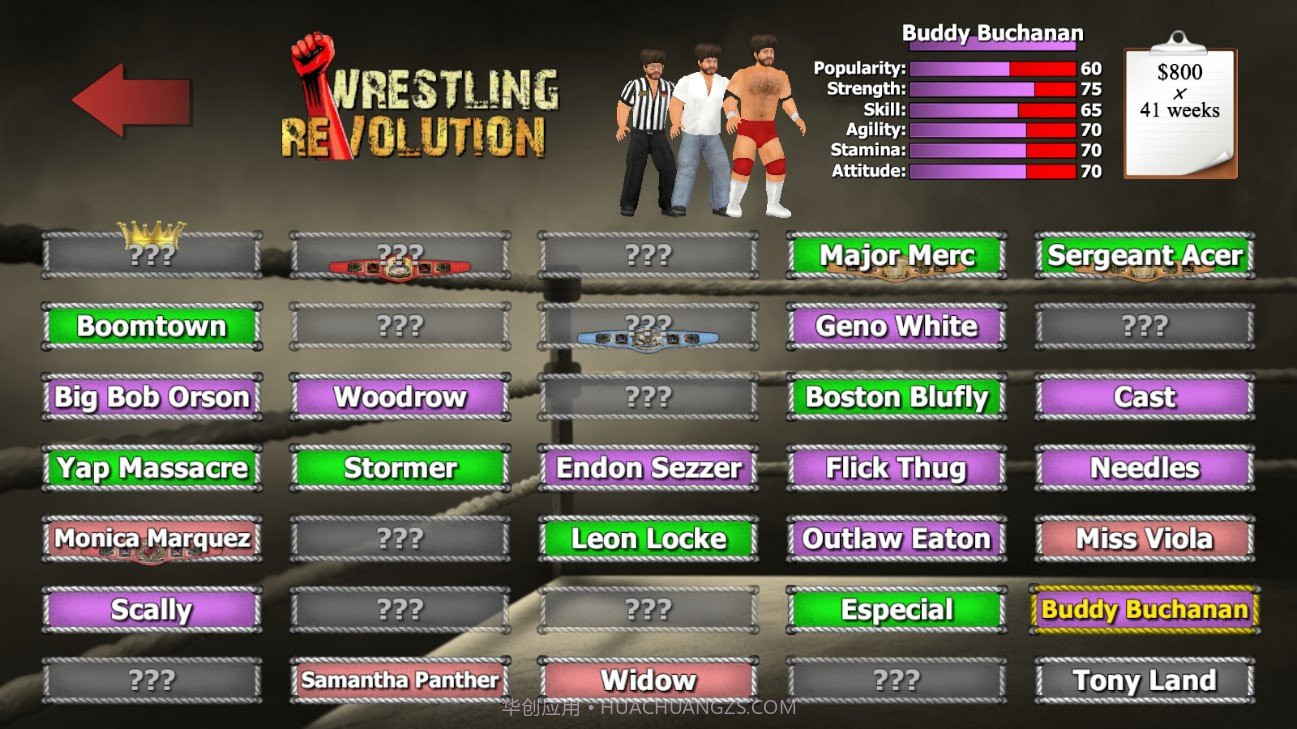Select Major Merc from the roster
1297x729 pixels.
[896, 256]
